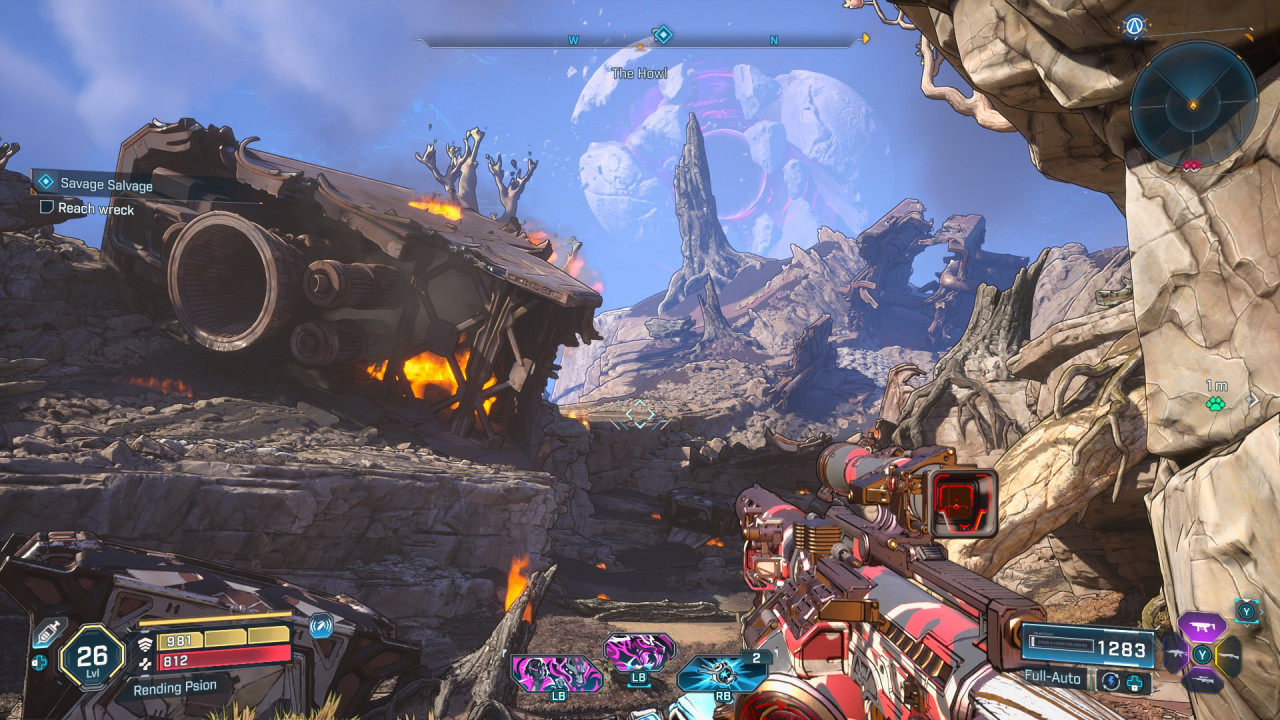Screen dimensions: 1280x720
Task: Click the level 26 badge
Action: click(x=92, y=657)
